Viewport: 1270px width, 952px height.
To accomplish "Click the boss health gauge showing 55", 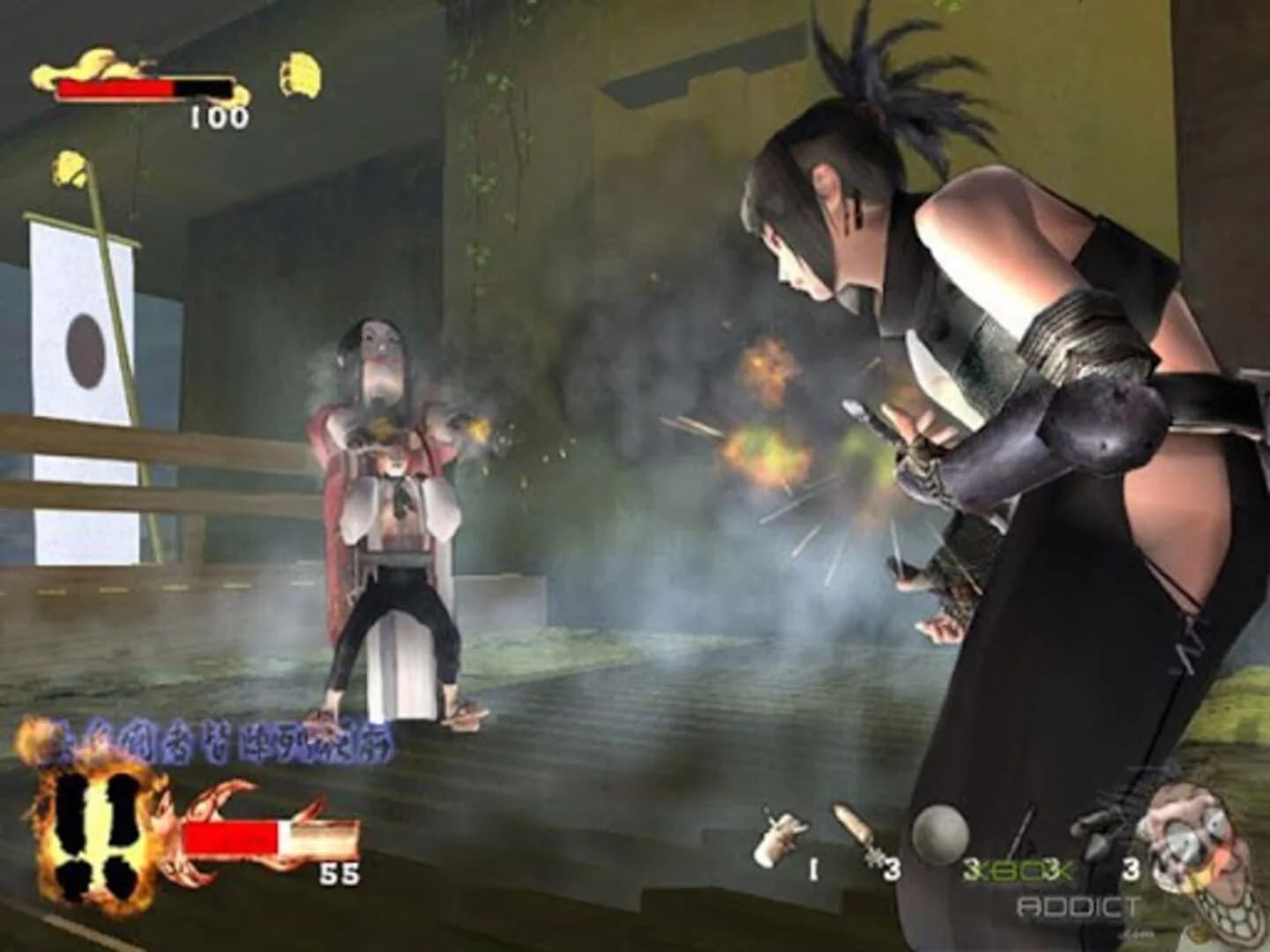I will (x=265, y=837).
